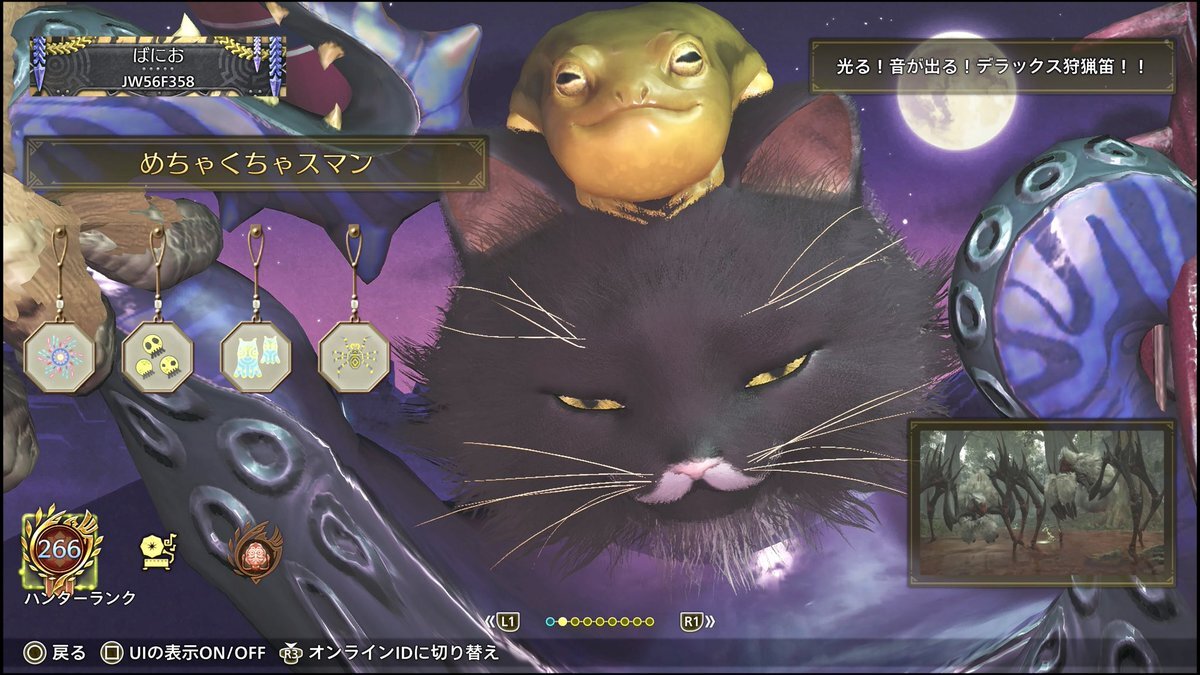Pick the three skulls pendant
This screenshot has height=675, width=1200.
[157, 356]
